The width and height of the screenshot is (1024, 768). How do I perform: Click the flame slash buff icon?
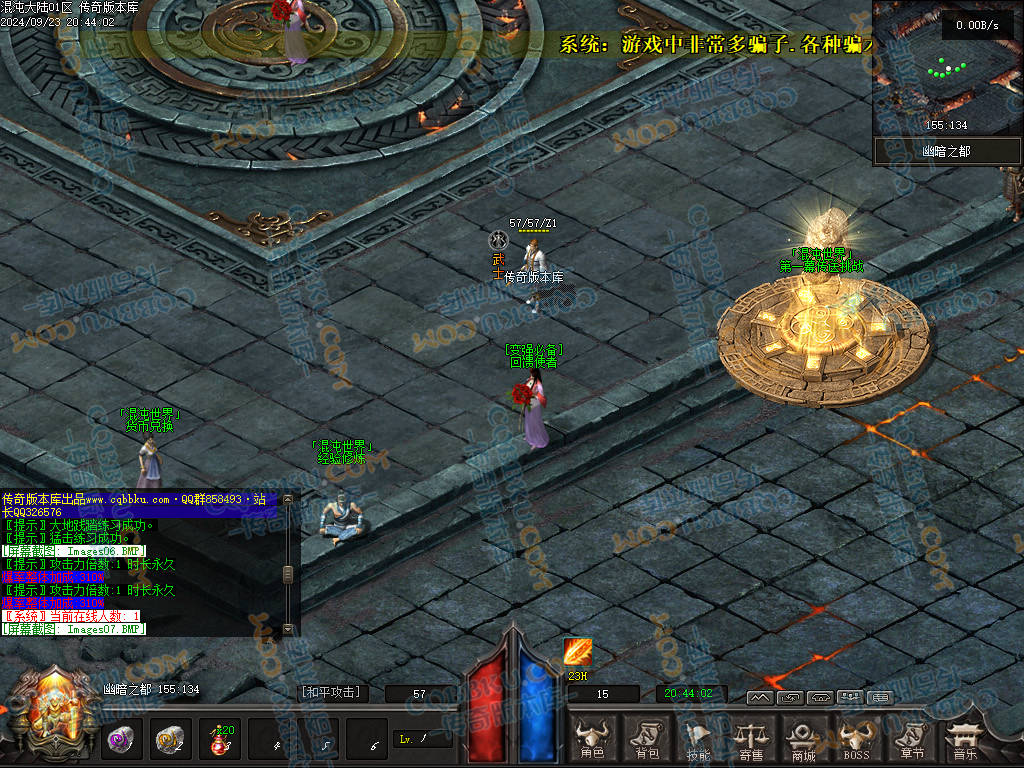(x=577, y=652)
